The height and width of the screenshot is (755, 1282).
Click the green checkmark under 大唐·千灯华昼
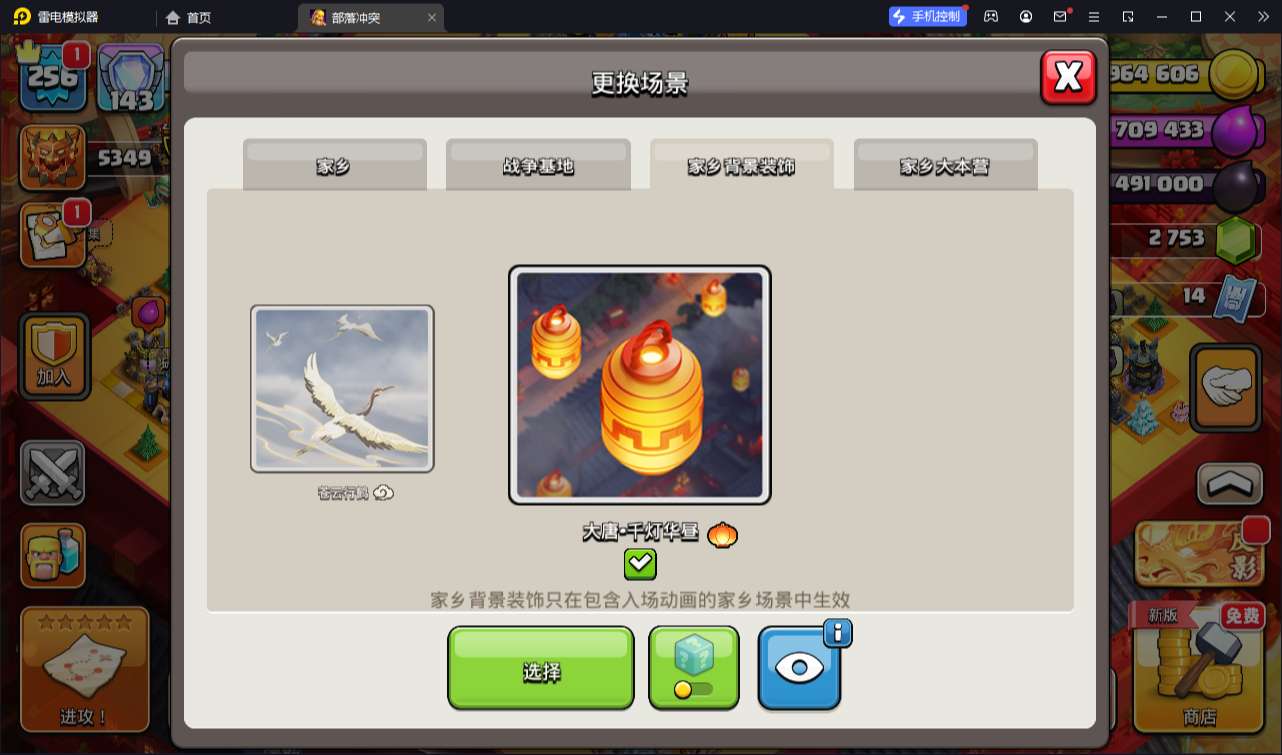click(x=640, y=565)
